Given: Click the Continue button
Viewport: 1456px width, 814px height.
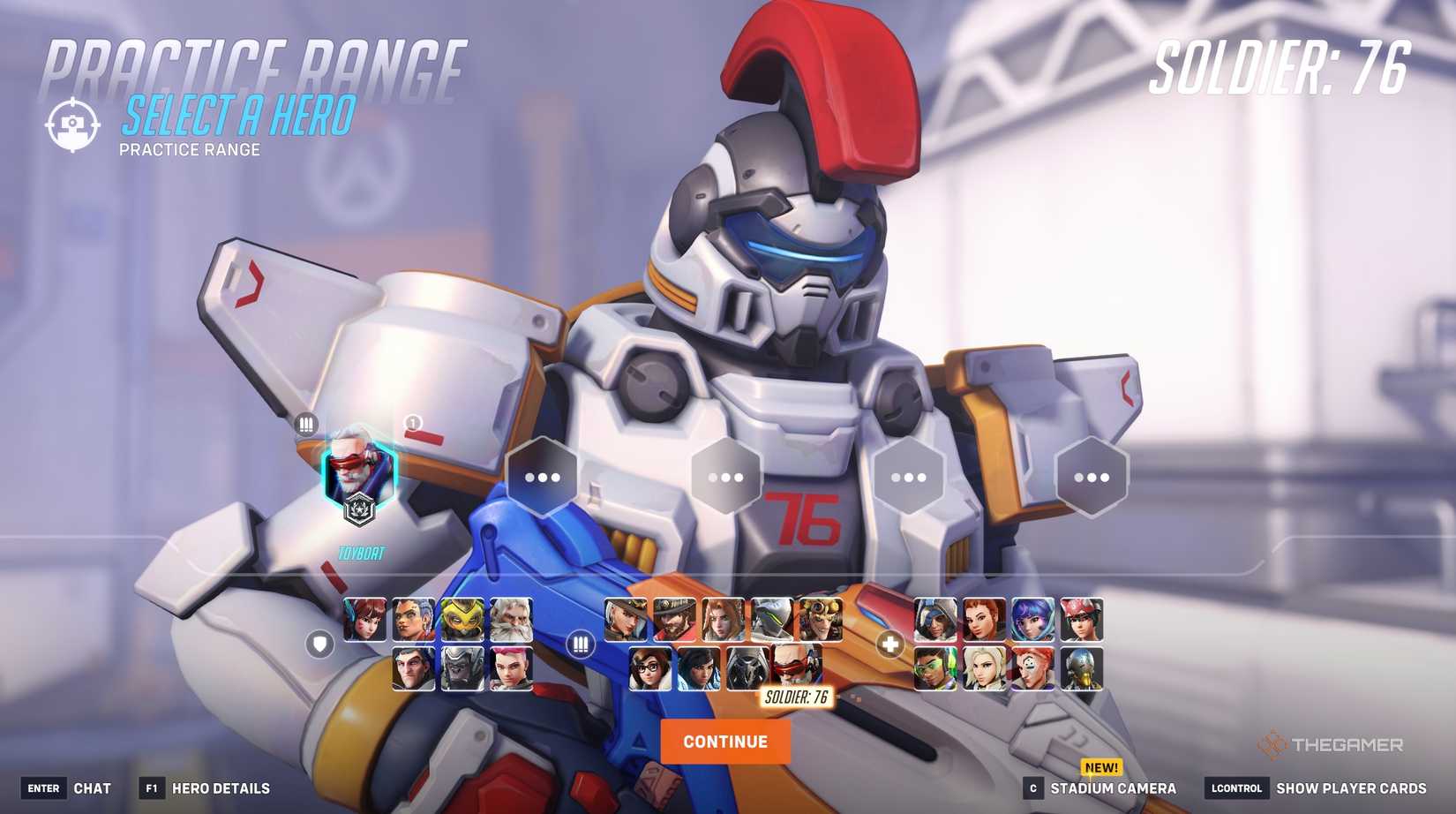Looking at the screenshot, I should tap(726, 741).
